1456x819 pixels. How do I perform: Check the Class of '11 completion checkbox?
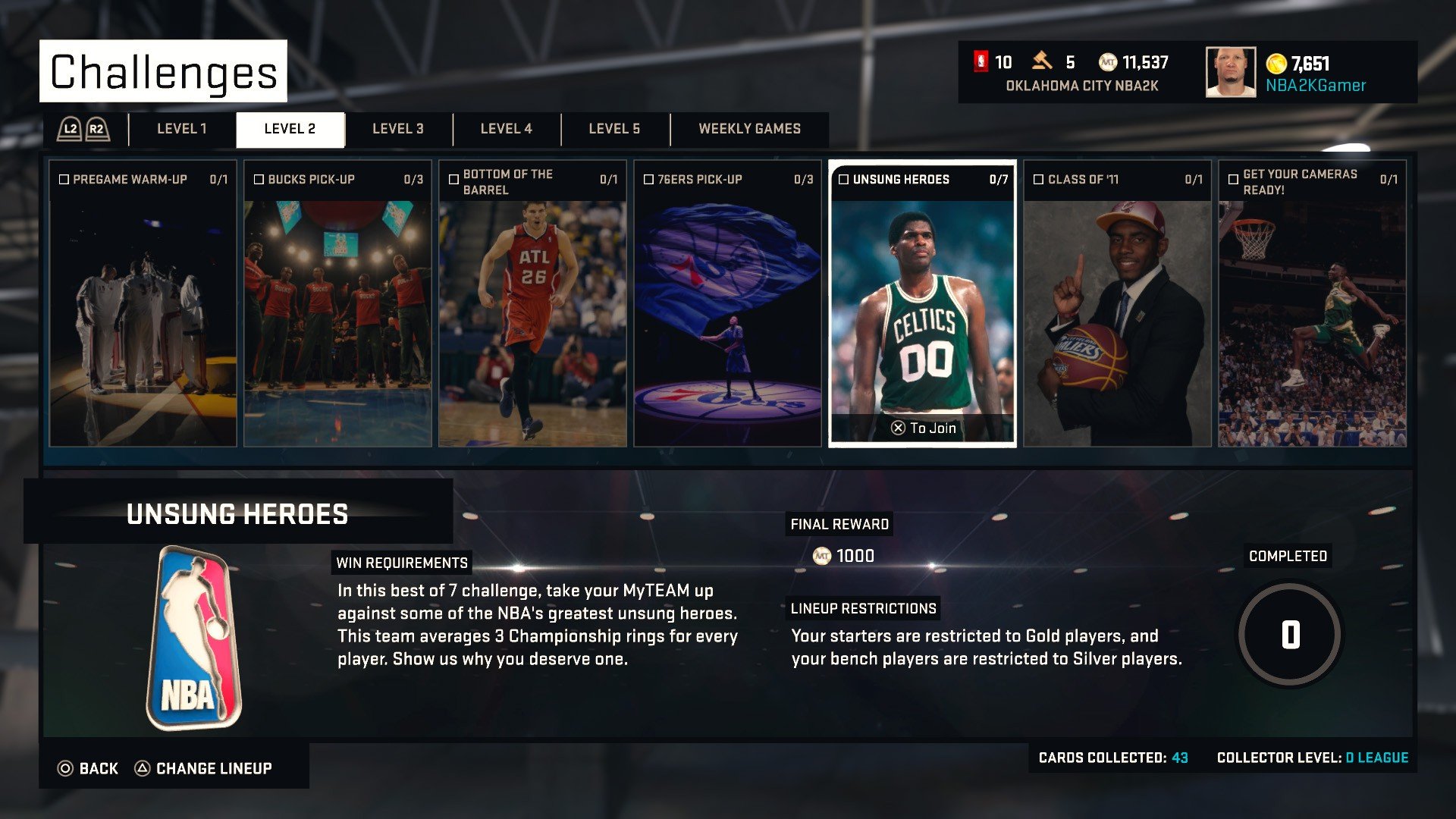click(x=1037, y=180)
